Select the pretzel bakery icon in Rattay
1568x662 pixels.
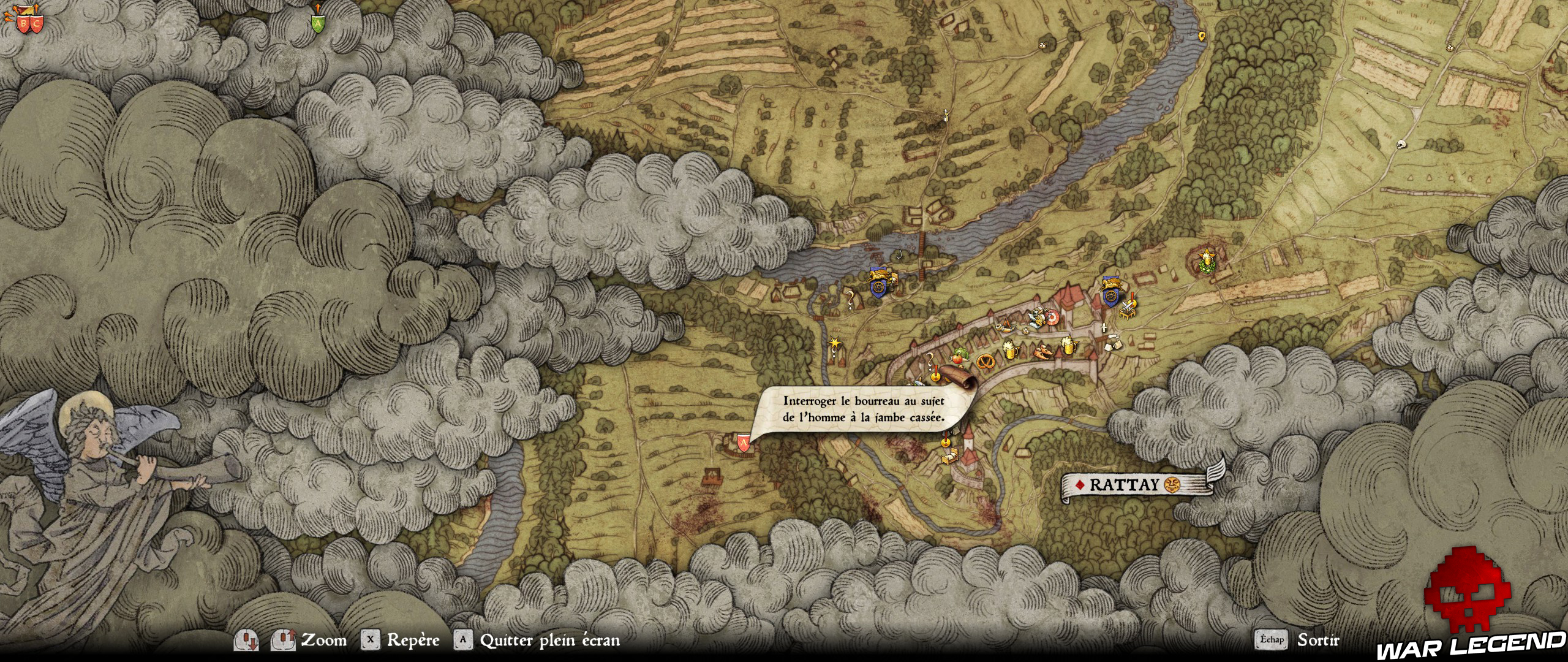pos(986,361)
